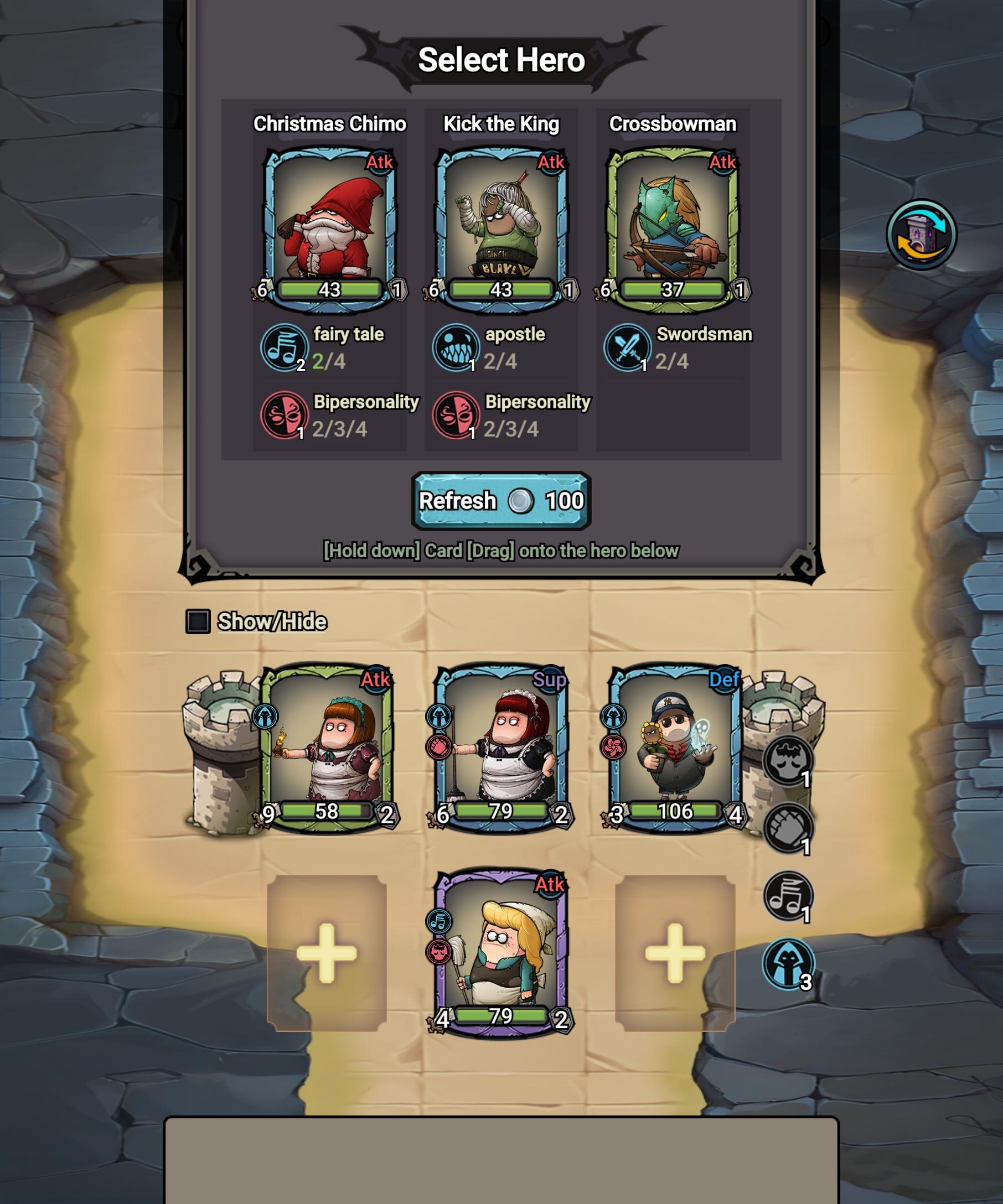
Task: Toggle the Show/Hide checkbox
Action: coord(199,620)
